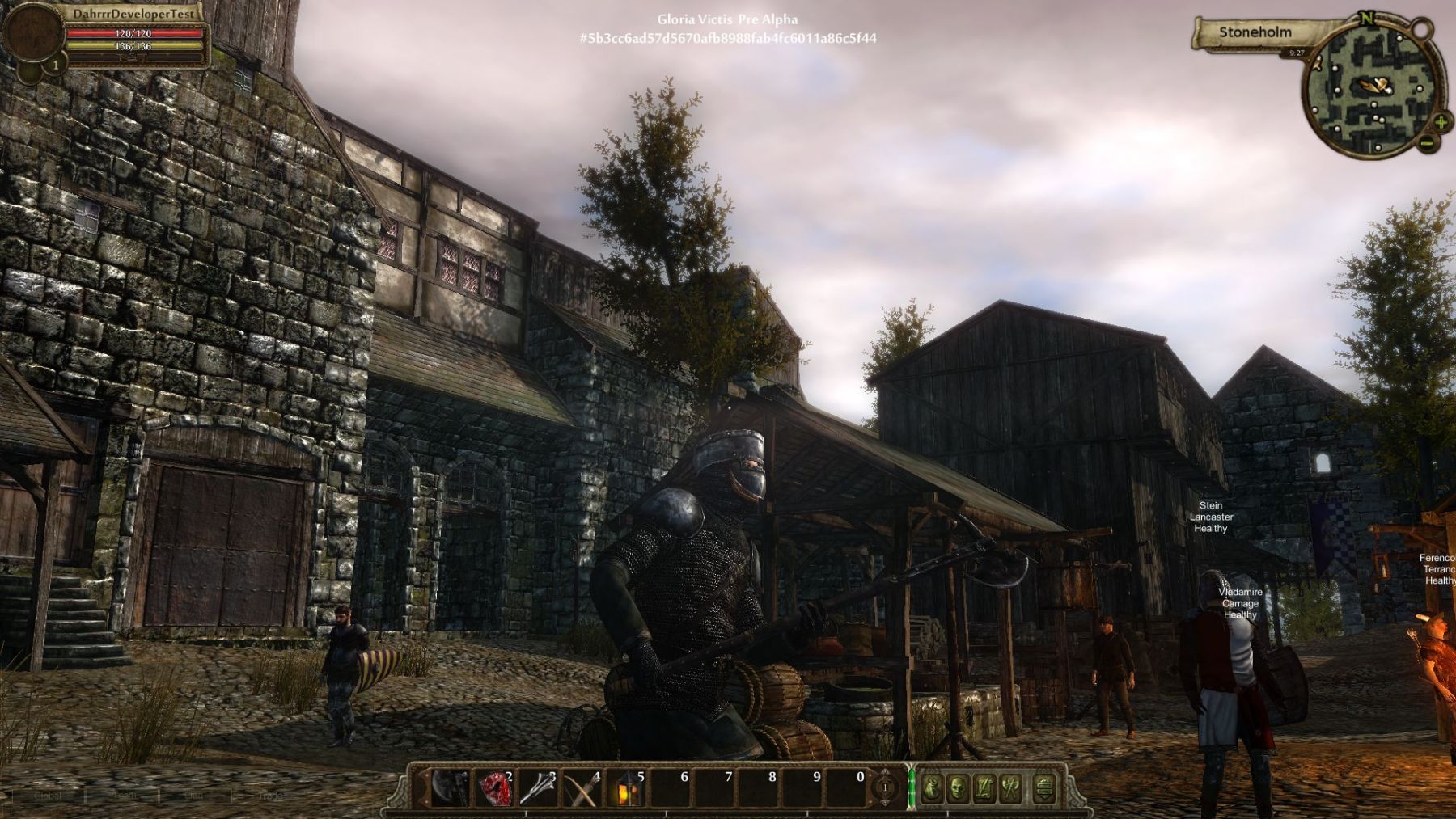Select the battle axe hotbar slot
The image size is (1456, 819).
(x=450, y=787)
